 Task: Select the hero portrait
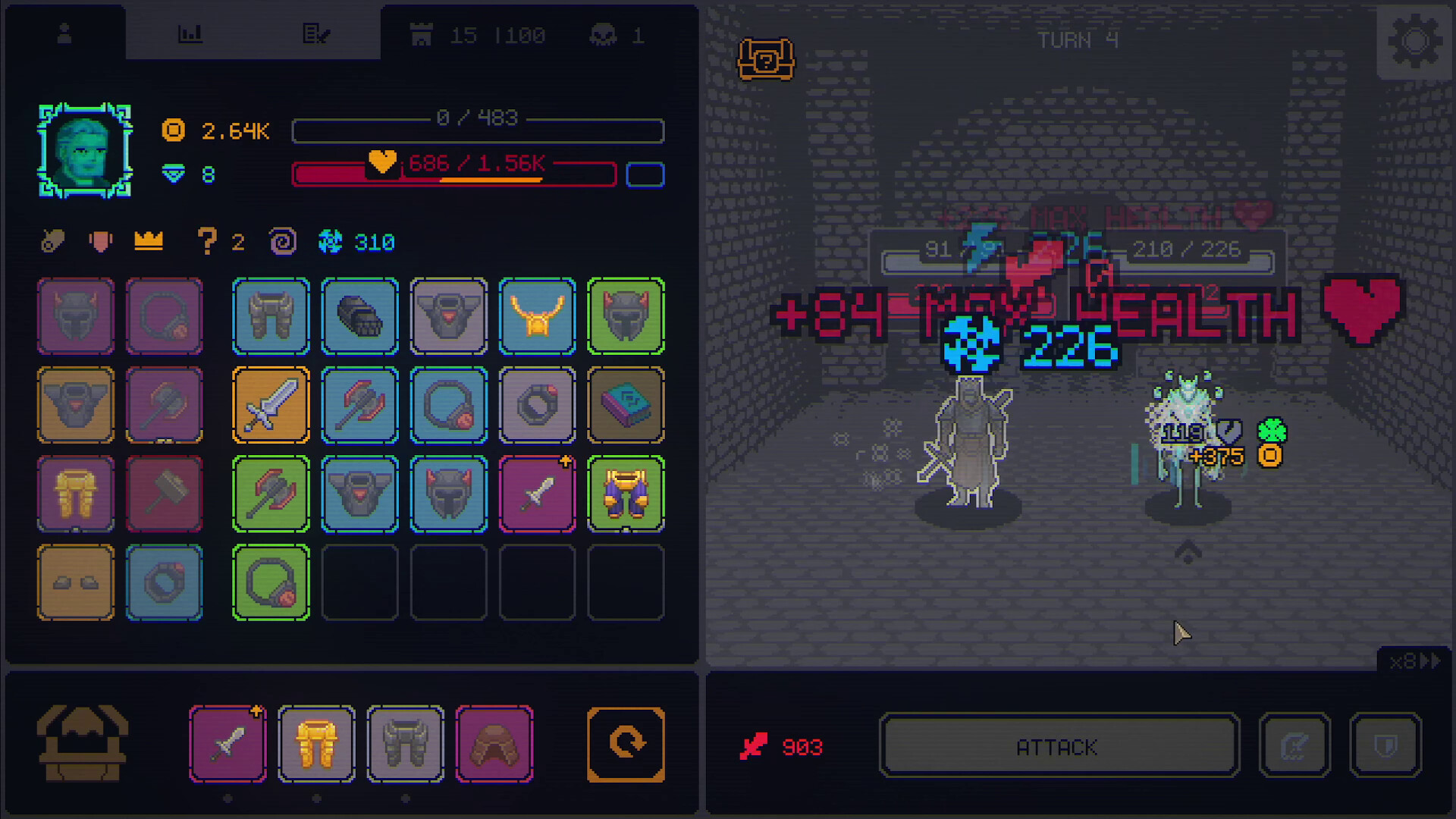(x=84, y=152)
